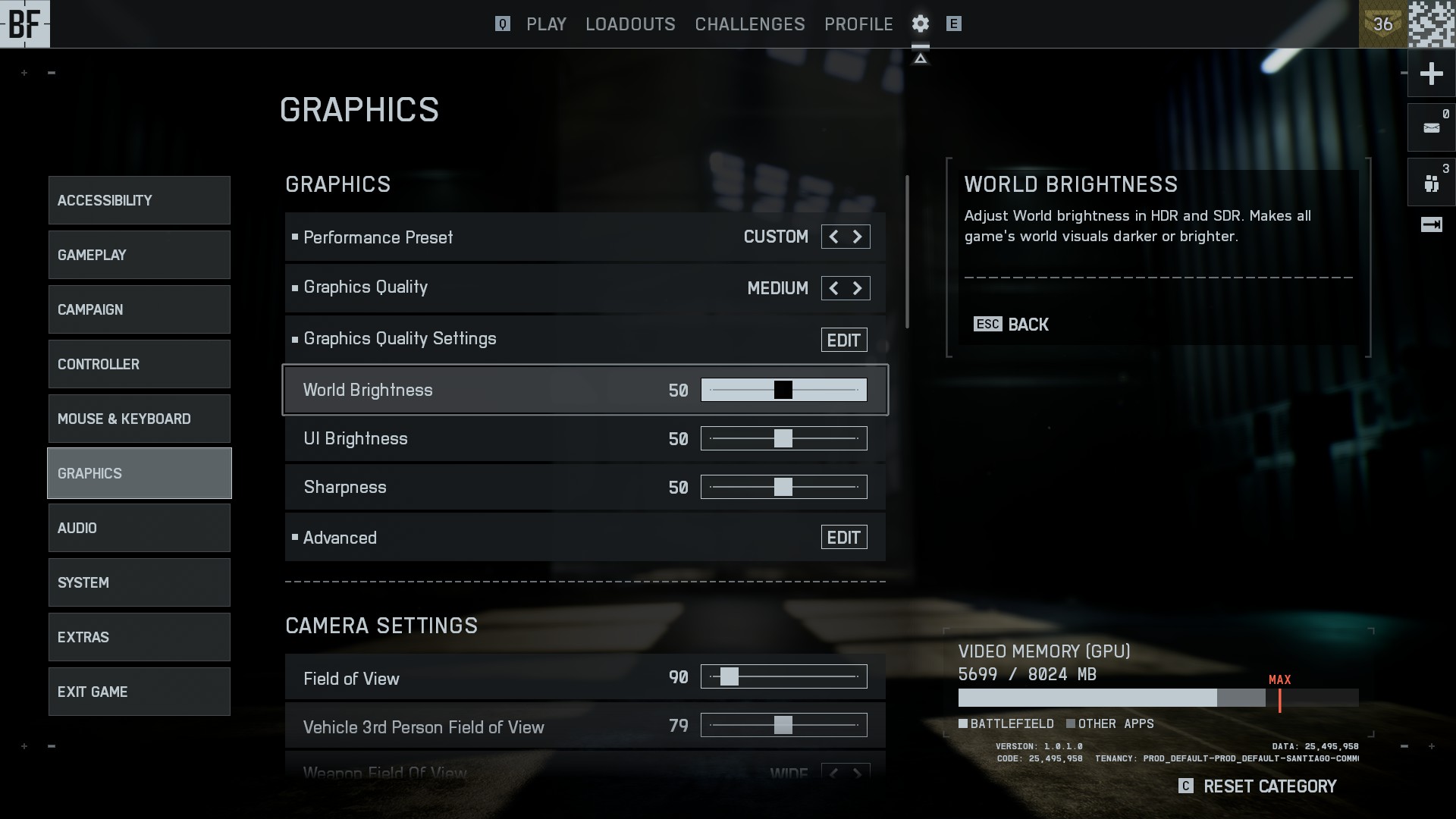Select the Audio settings category
This screenshot has width=1456, height=819.
tap(140, 528)
